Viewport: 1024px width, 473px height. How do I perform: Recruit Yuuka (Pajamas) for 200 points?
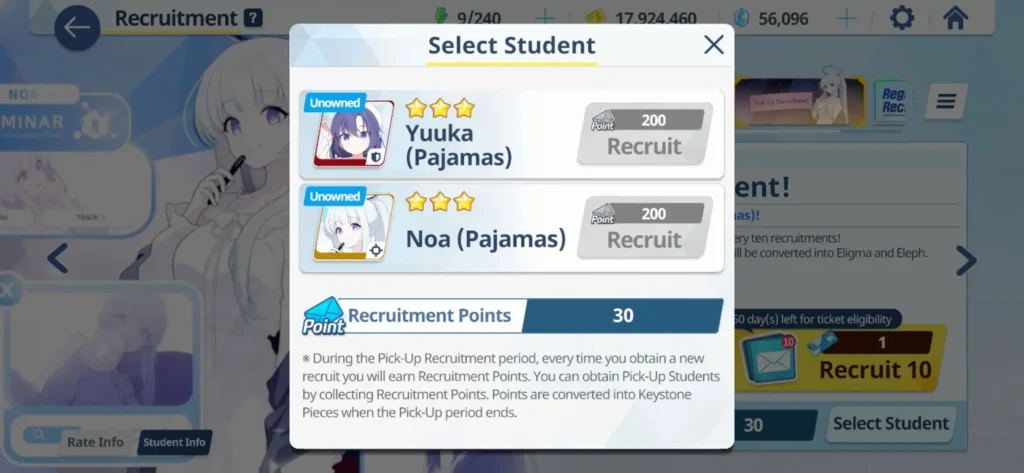pyautogui.click(x=644, y=135)
